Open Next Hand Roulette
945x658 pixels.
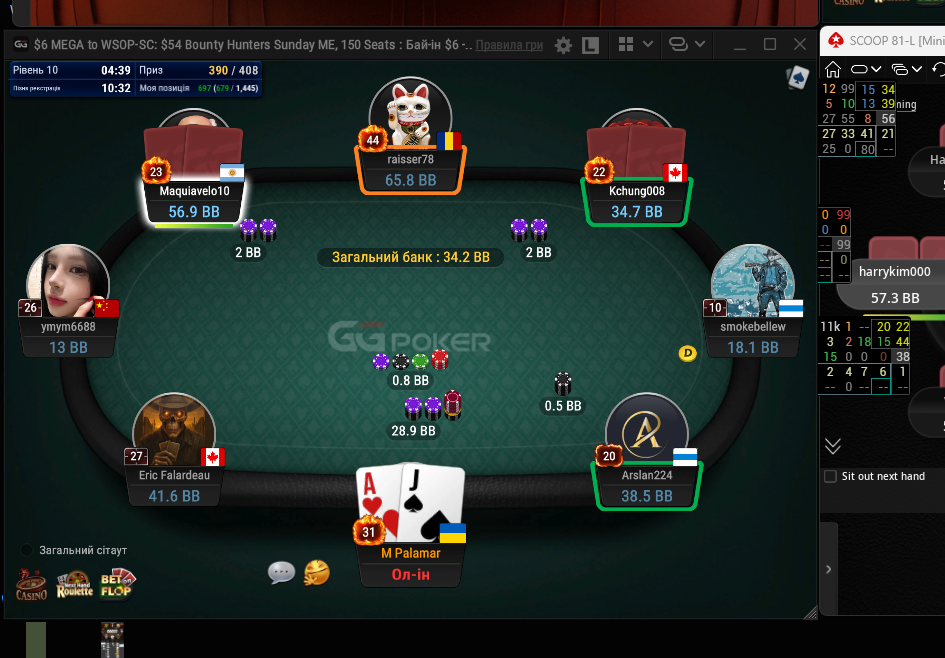tap(74, 584)
